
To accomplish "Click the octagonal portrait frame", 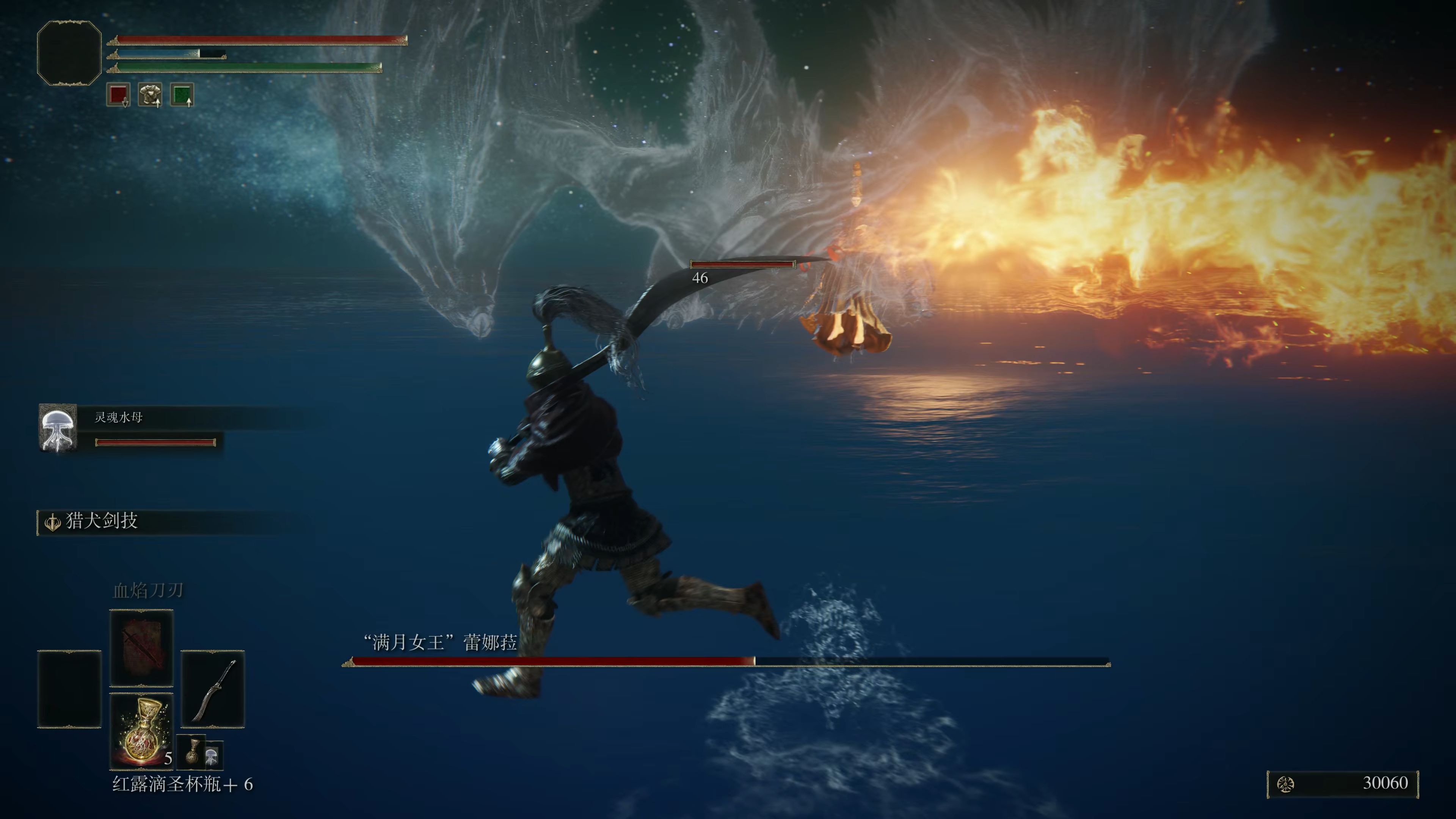I will (x=69, y=53).
